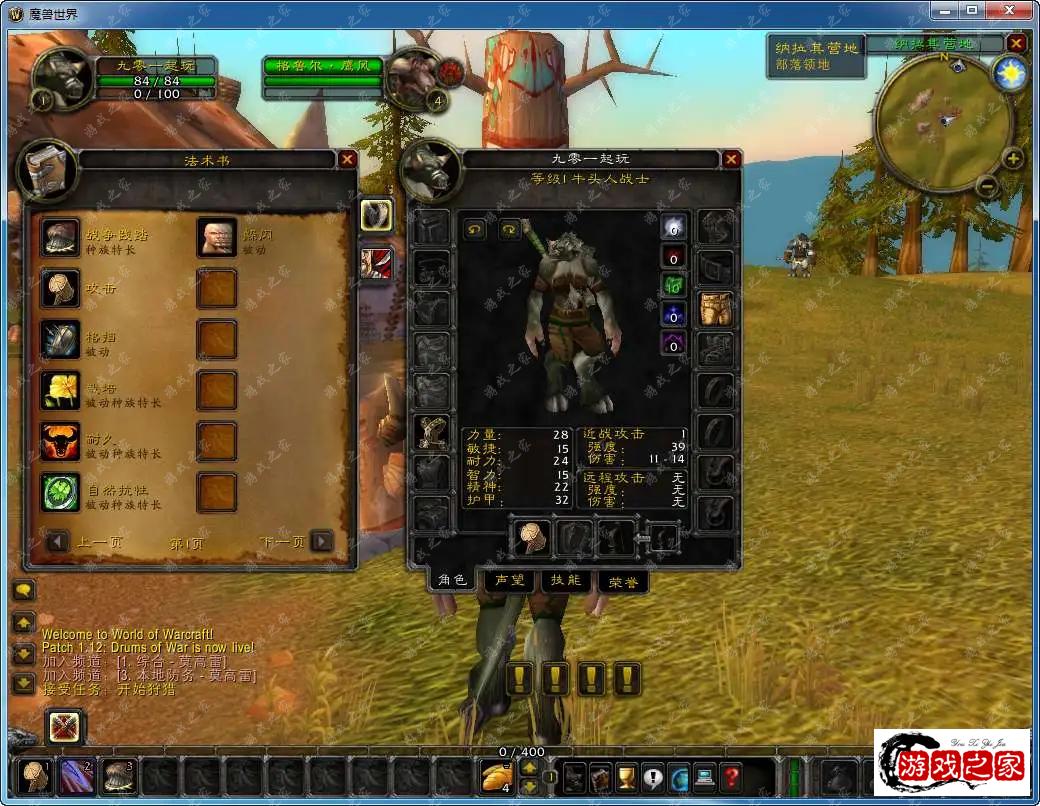
Task: Open the 技能 skills tab
Action: tap(565, 580)
